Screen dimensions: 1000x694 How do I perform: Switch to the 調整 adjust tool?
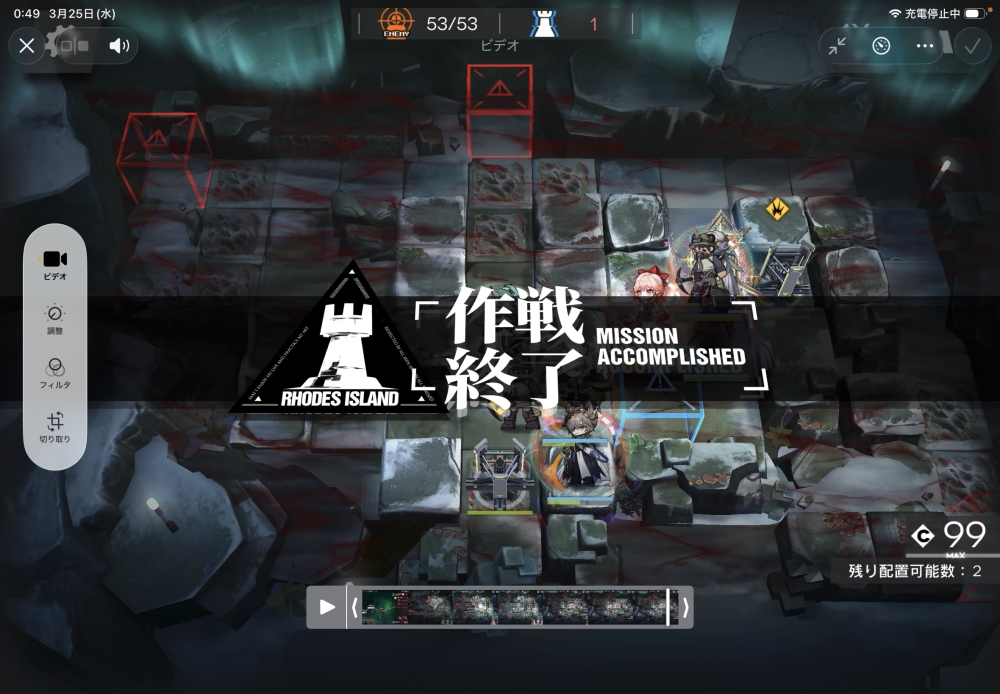click(x=55, y=318)
